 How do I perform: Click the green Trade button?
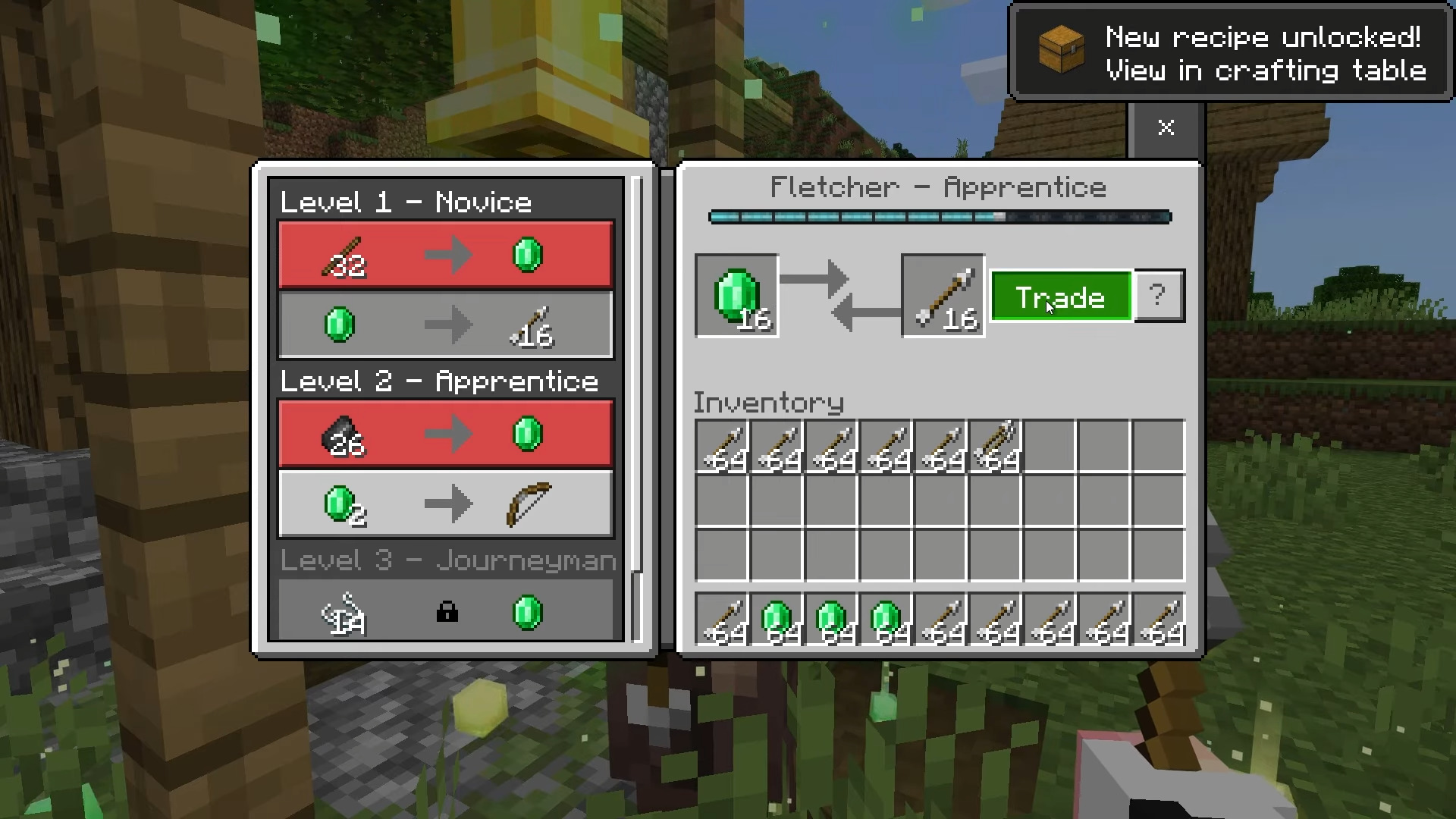coord(1061,297)
